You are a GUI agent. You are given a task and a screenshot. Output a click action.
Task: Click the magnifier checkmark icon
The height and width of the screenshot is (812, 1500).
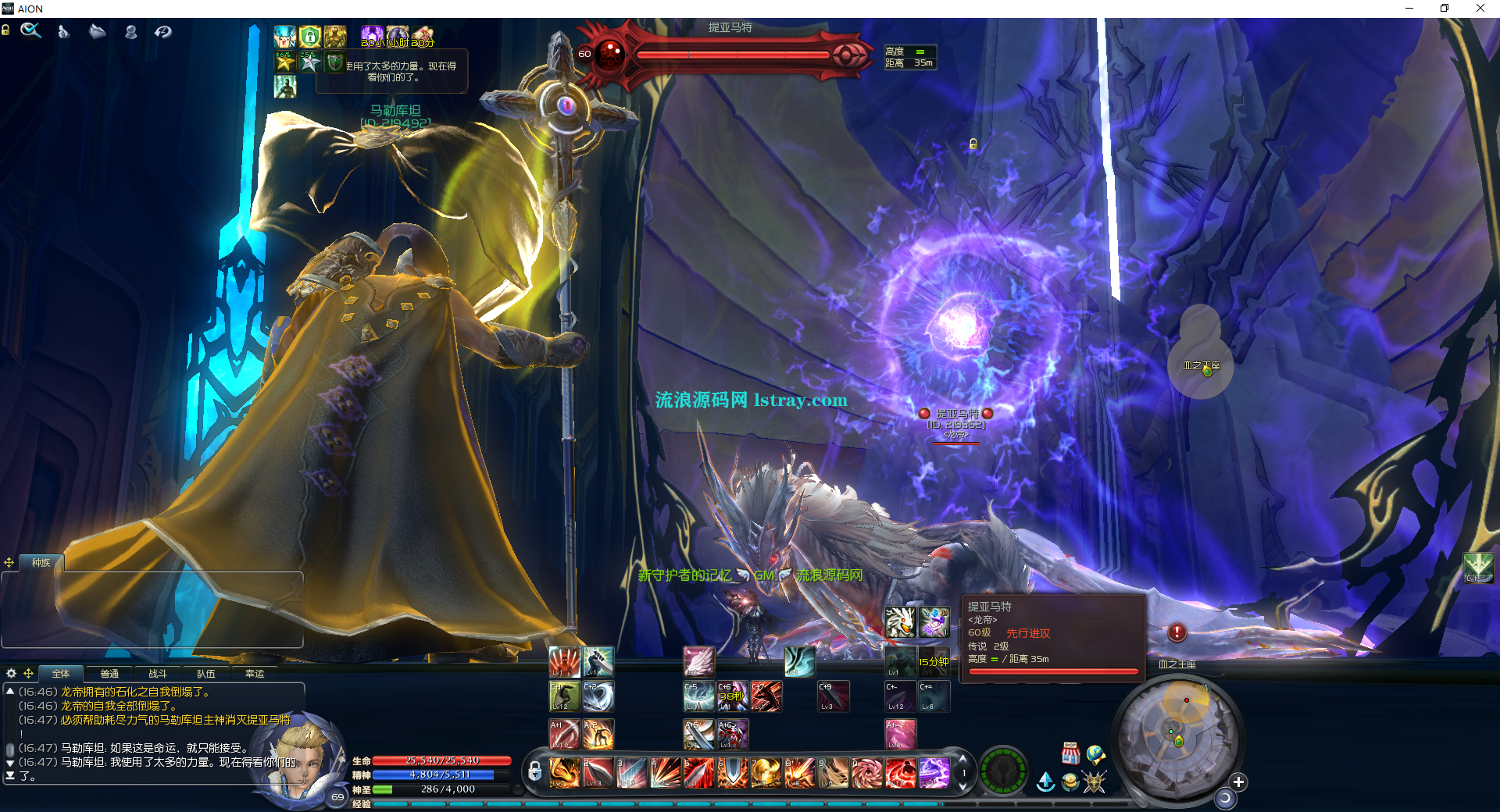pos(30,31)
